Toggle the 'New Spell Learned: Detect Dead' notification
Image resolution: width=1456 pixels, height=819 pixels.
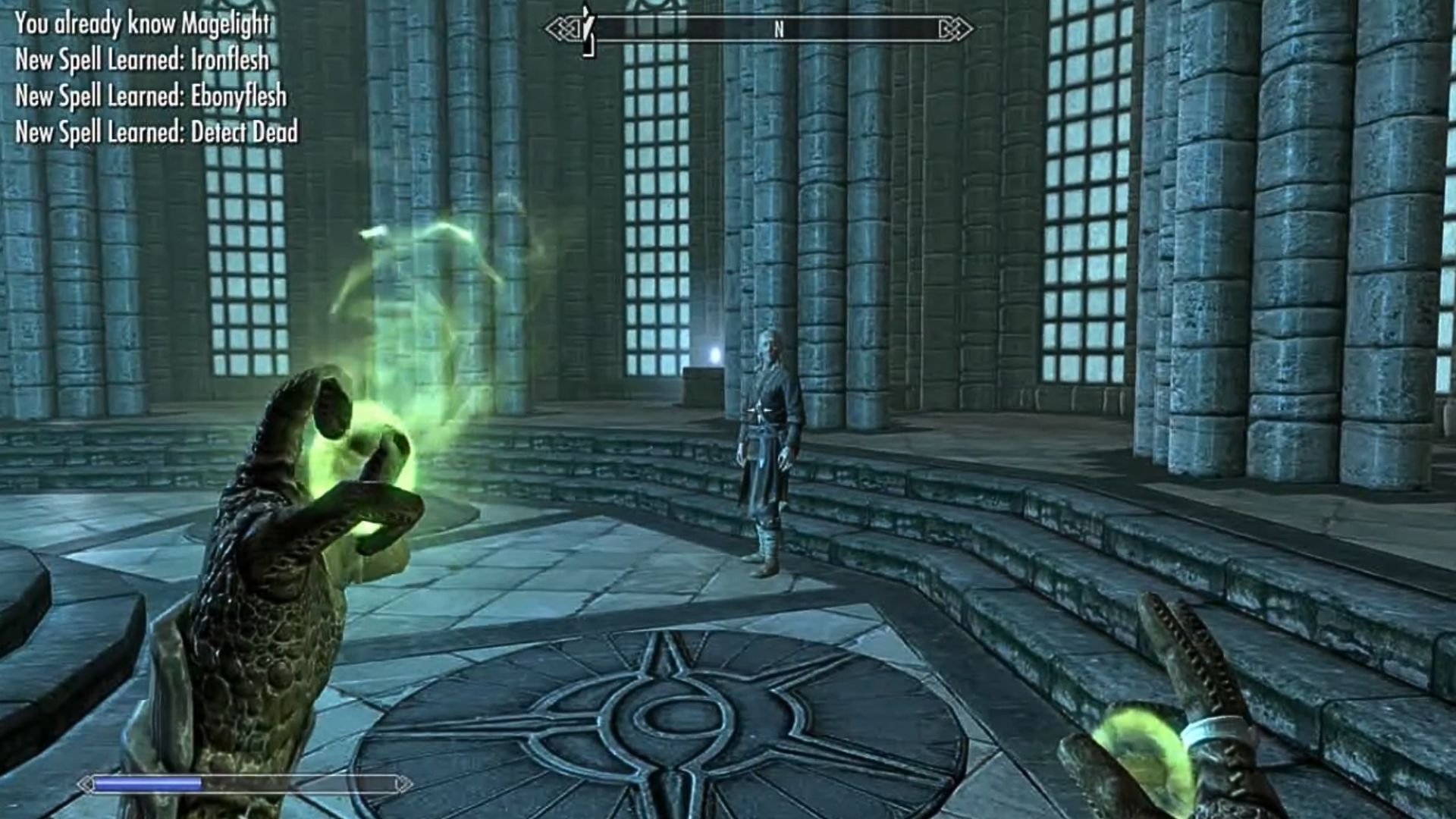pyautogui.click(x=155, y=133)
